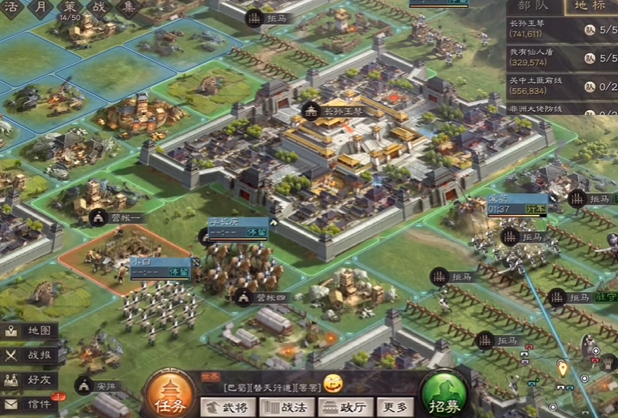The height and width of the screenshot is (418, 618).
Task: Click the 月 diamond icon at top
Action: tap(41, 8)
